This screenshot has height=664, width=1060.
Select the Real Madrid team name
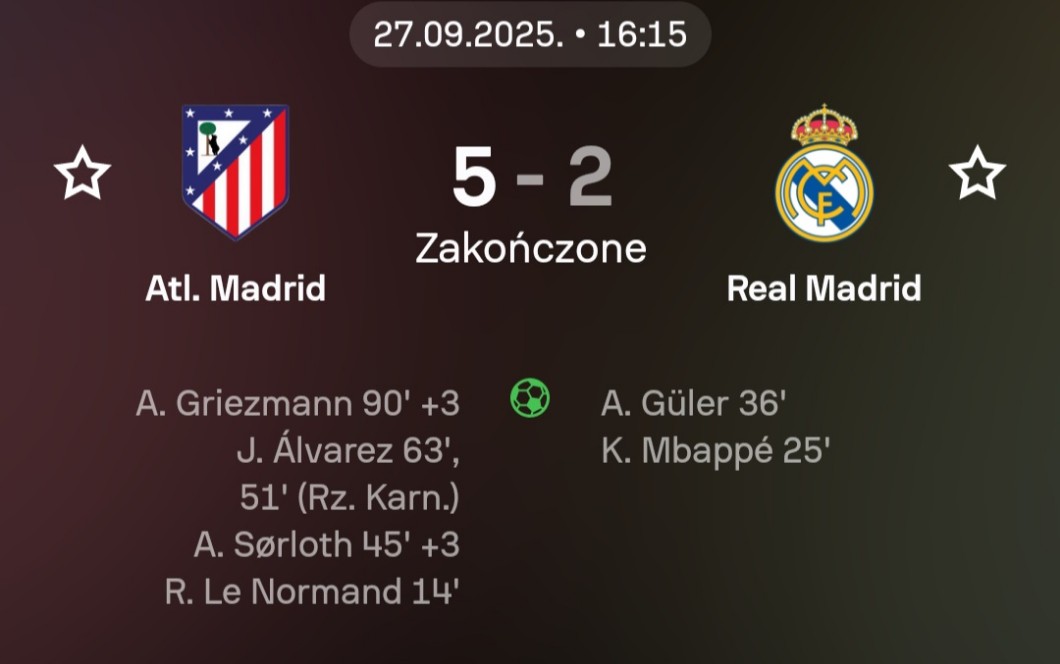click(823, 289)
